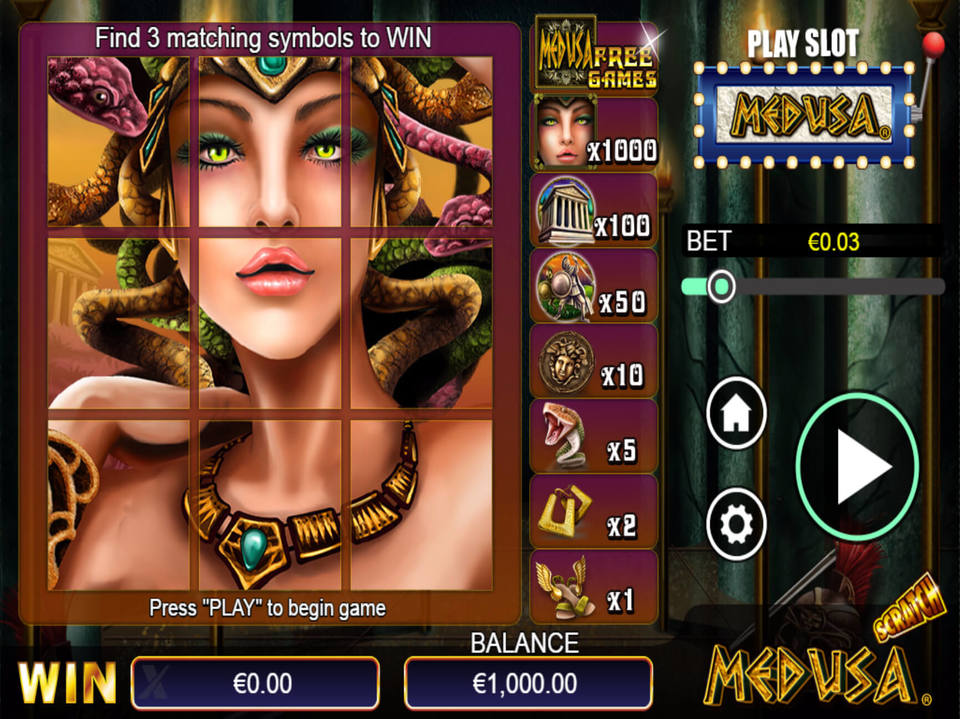Click the snake x5 paytable entry
Image resolution: width=960 pixels, height=719 pixels.
(x=594, y=436)
